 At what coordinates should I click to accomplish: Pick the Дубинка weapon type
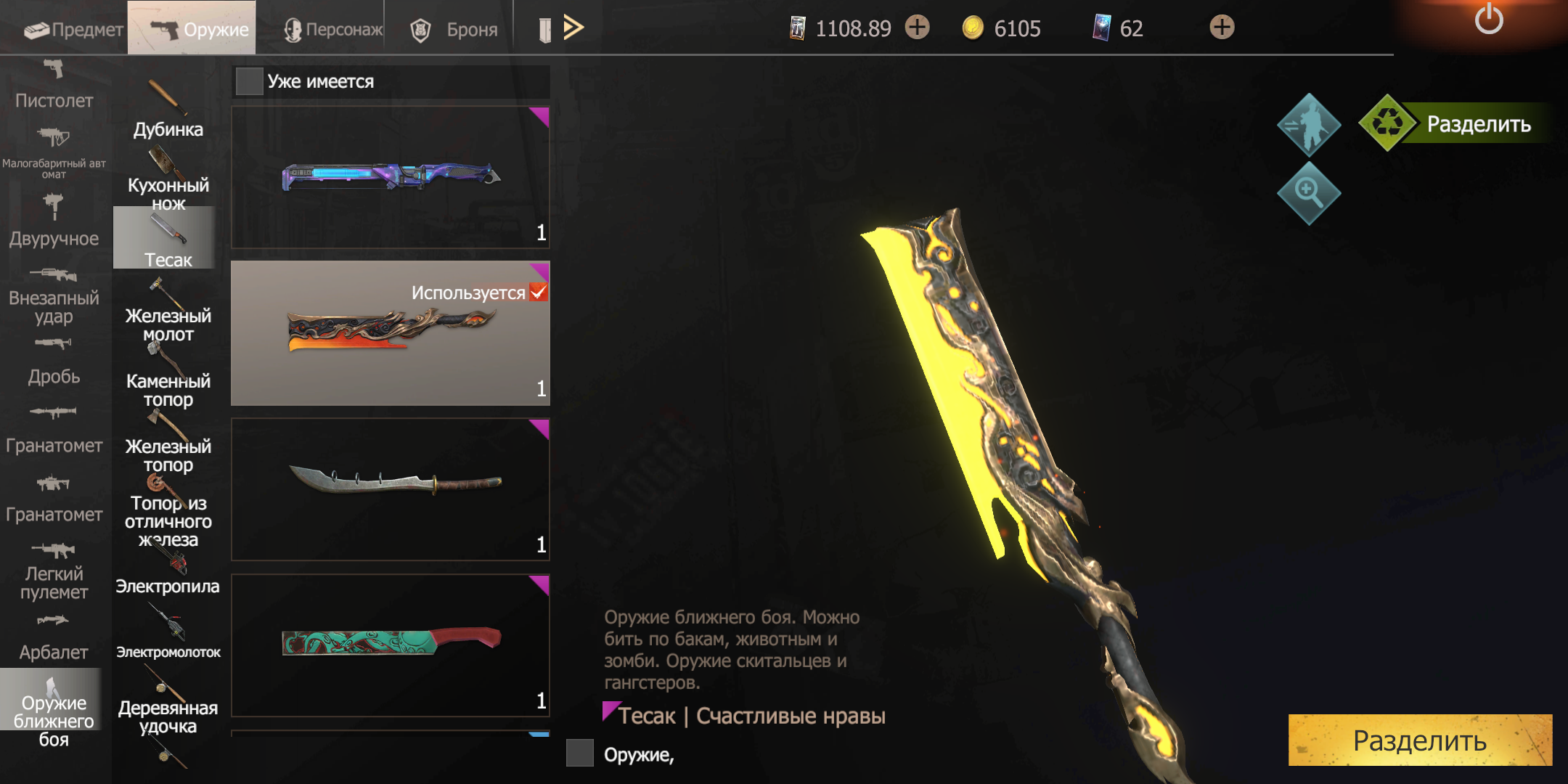click(168, 110)
